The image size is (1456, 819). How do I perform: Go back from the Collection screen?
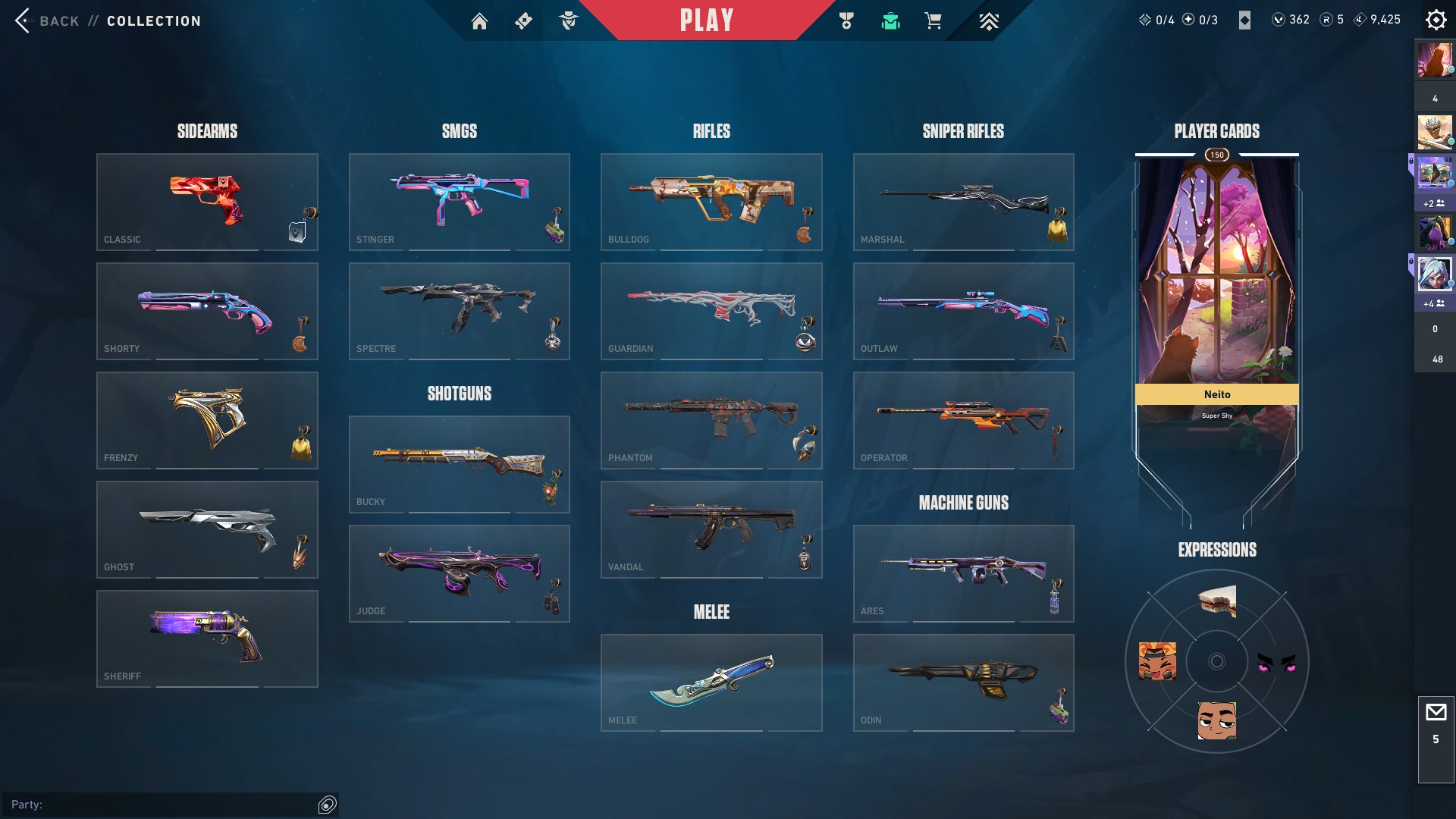pos(47,20)
